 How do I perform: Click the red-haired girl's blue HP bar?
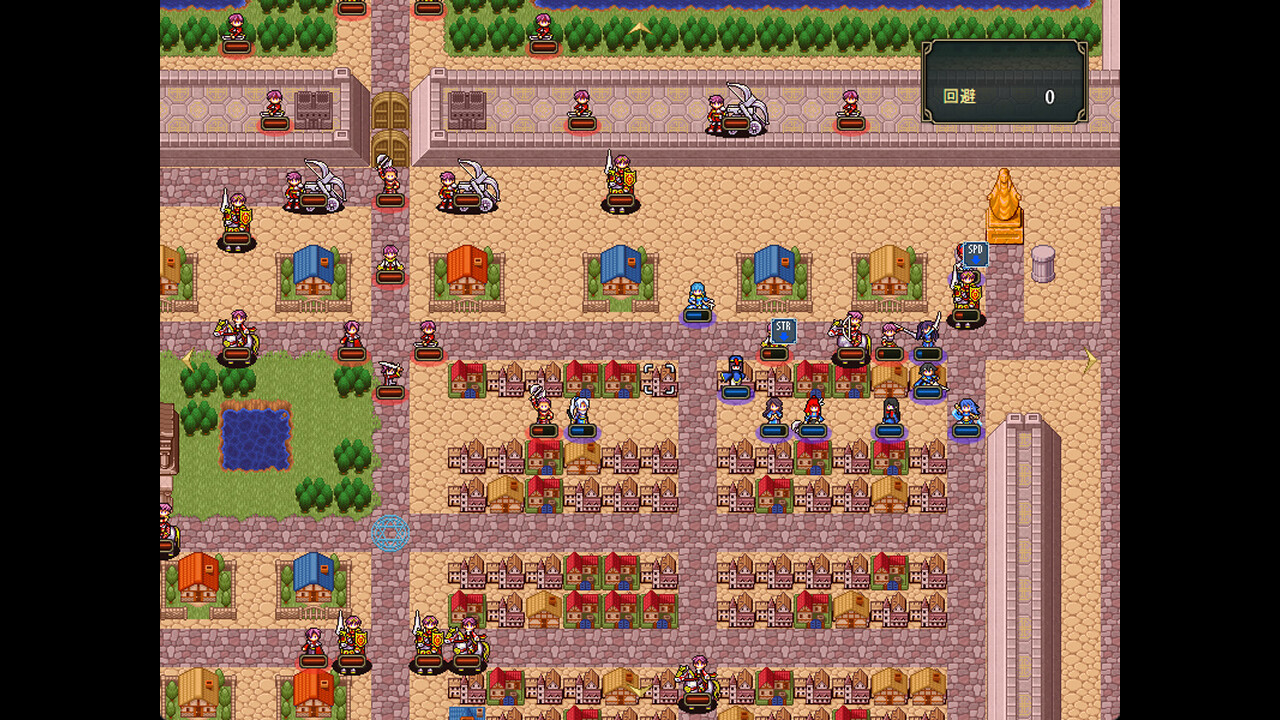tap(813, 429)
